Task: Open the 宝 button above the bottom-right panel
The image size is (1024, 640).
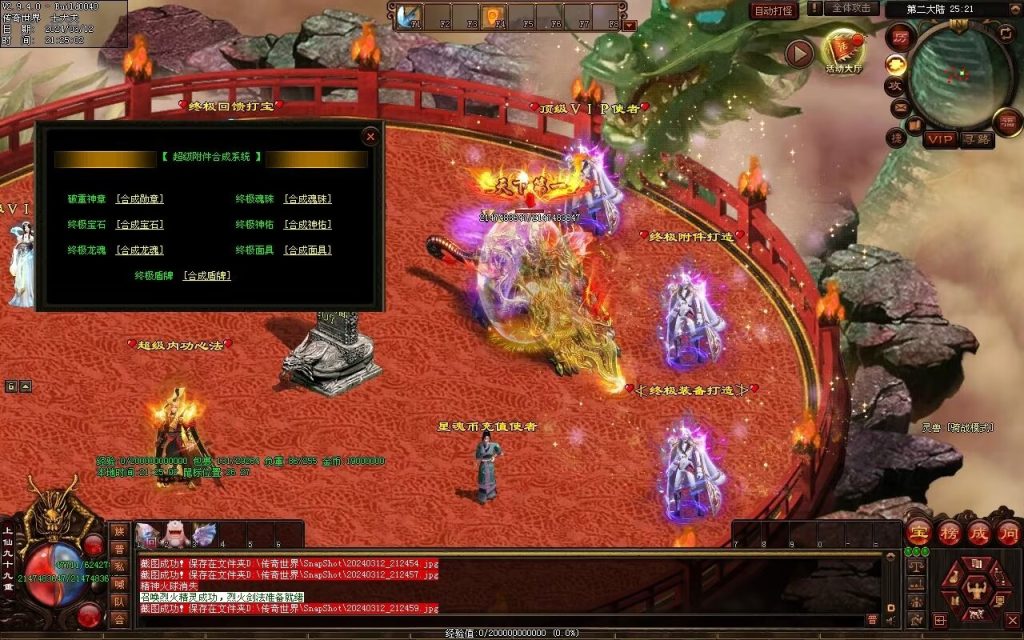Action: point(919,533)
